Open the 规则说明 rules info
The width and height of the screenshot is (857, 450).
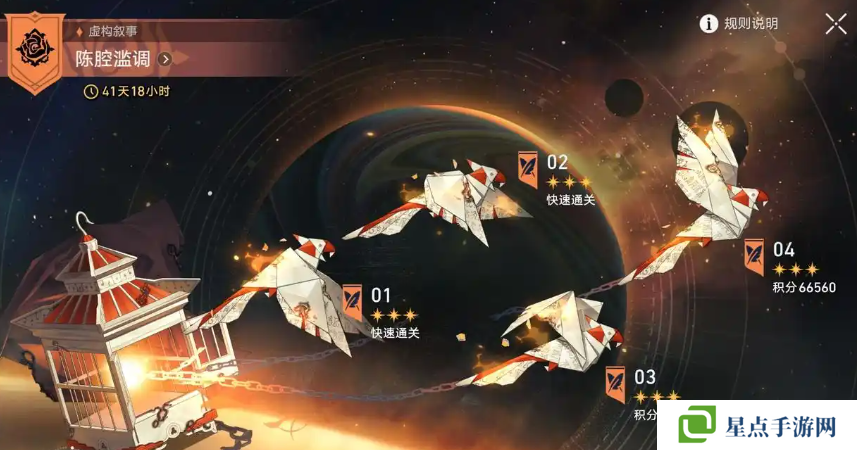(x=739, y=23)
